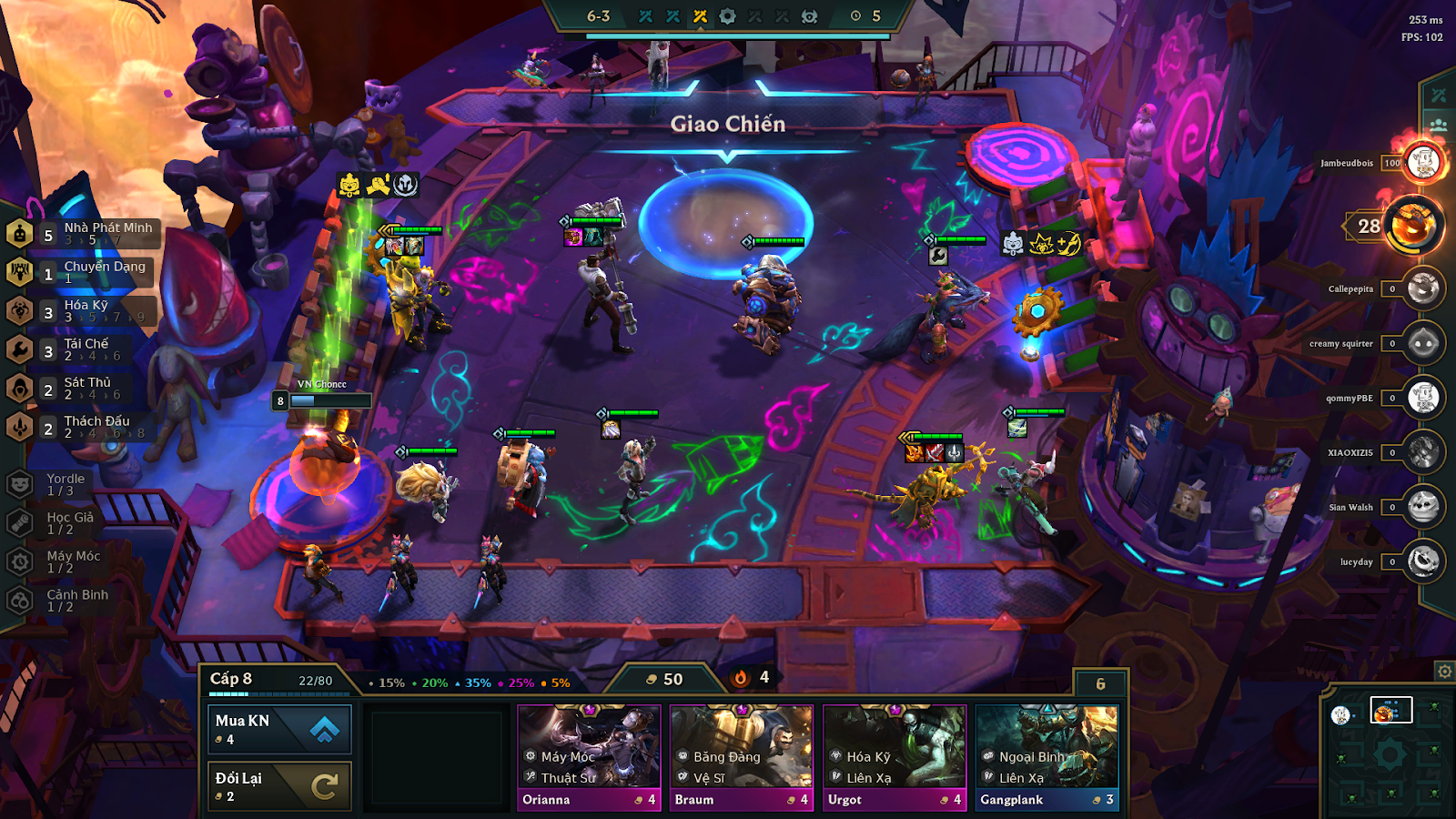Toggle the poro thumbnail near the minimap
This screenshot has height=819, width=1456.
point(1340,715)
